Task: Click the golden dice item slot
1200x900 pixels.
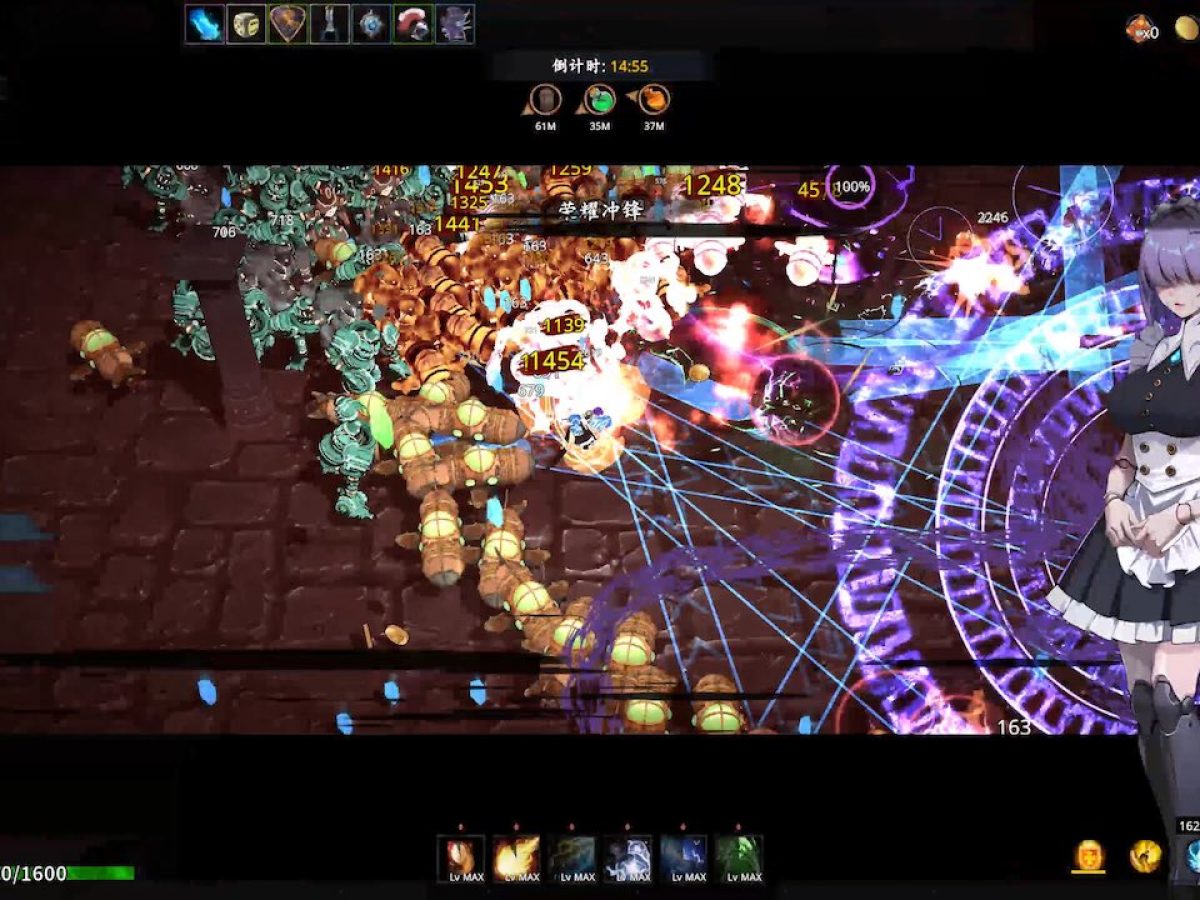Action: [246, 24]
